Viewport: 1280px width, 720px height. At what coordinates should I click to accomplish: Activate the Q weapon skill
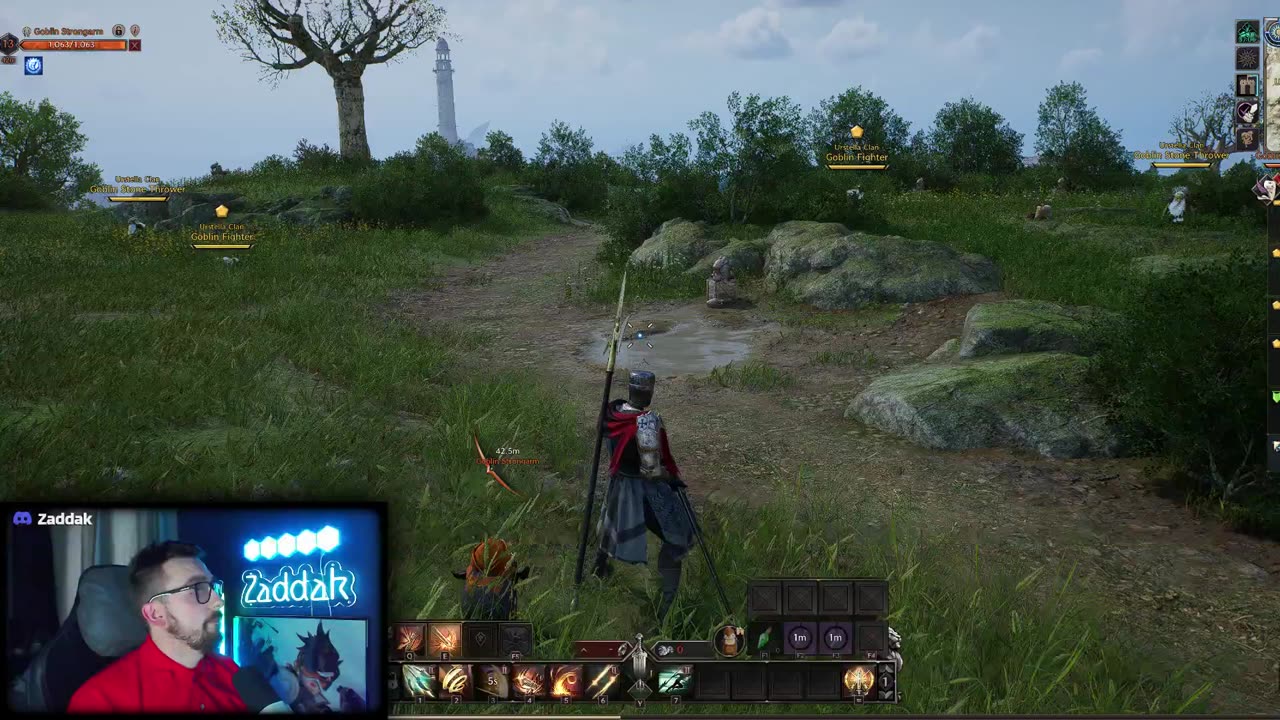click(410, 638)
